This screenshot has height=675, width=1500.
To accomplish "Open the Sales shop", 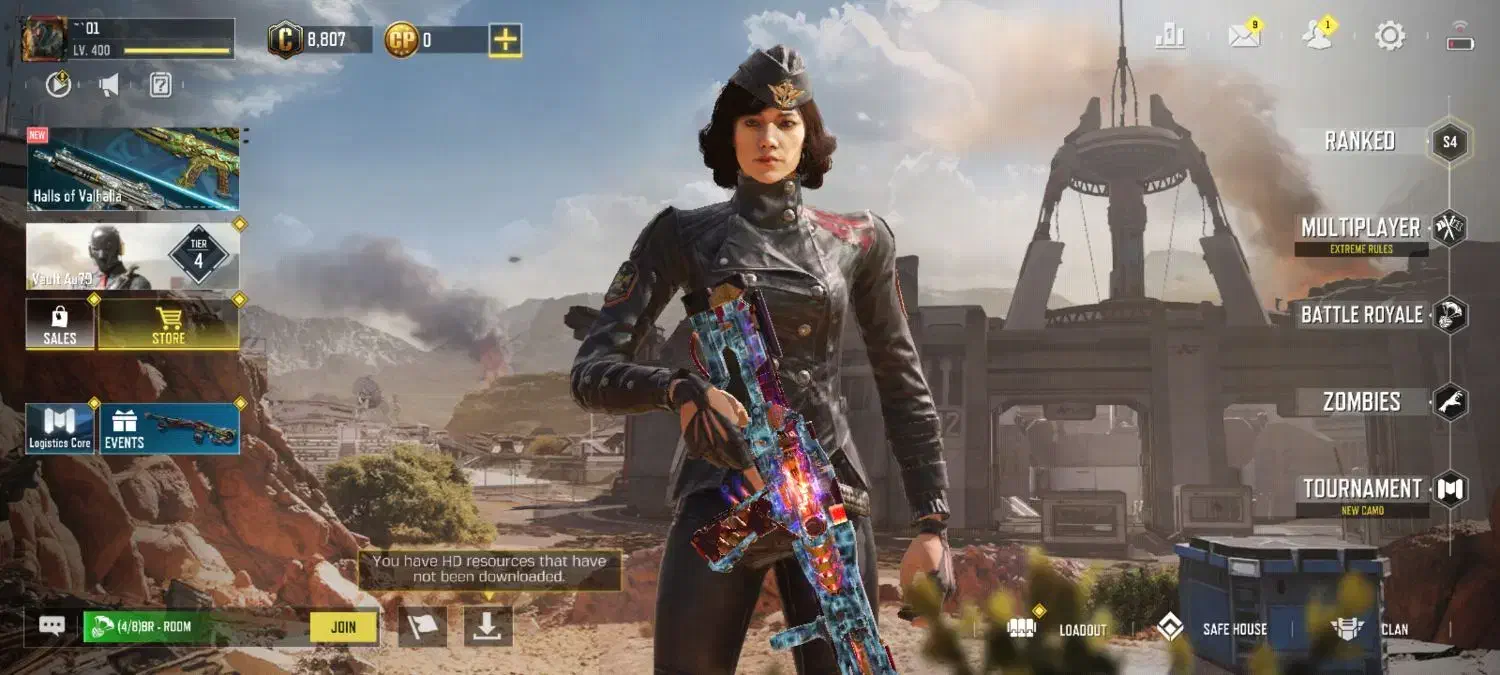I will pyautogui.click(x=60, y=324).
